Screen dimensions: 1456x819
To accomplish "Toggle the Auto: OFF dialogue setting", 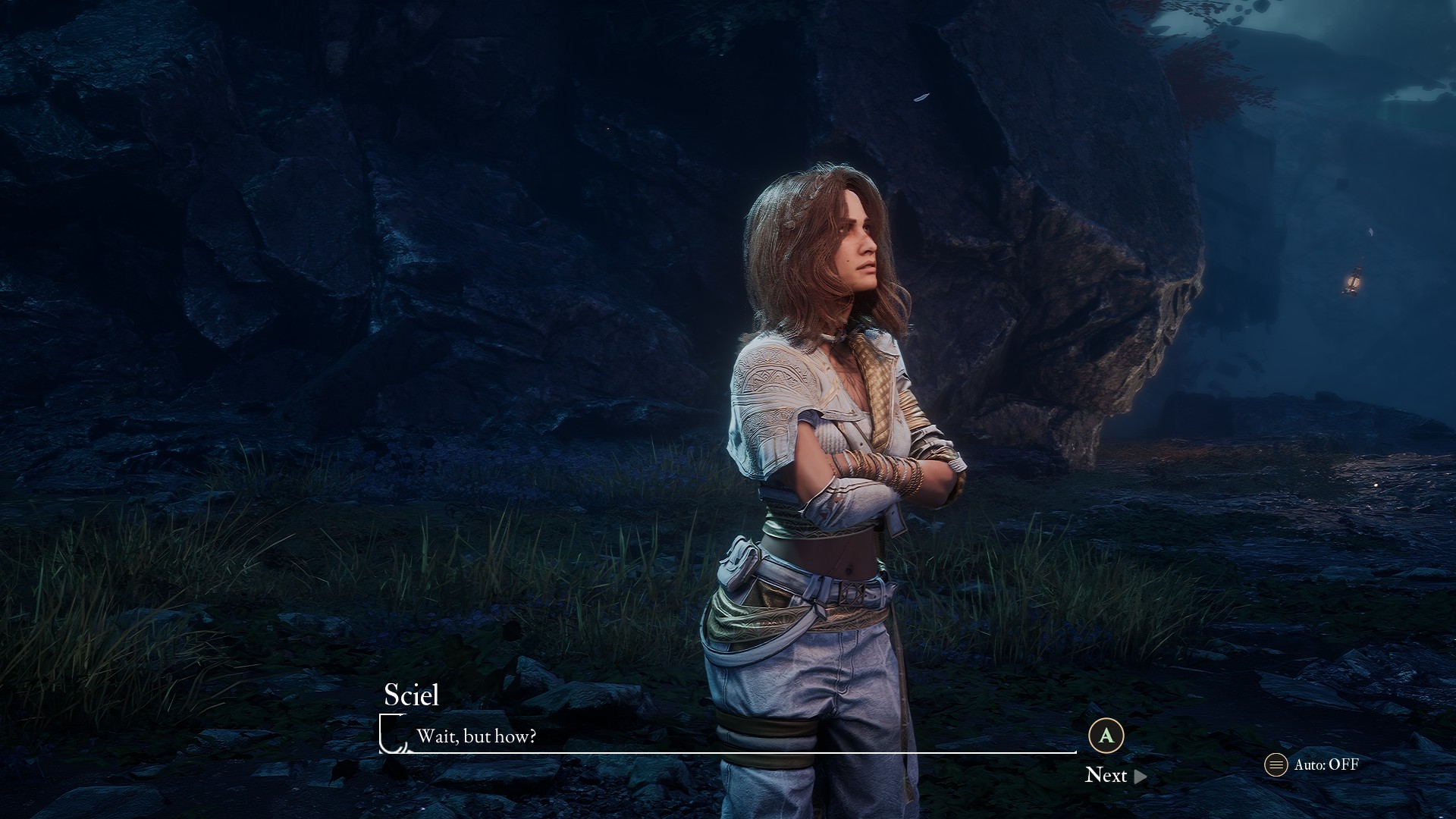I will [x=1312, y=764].
